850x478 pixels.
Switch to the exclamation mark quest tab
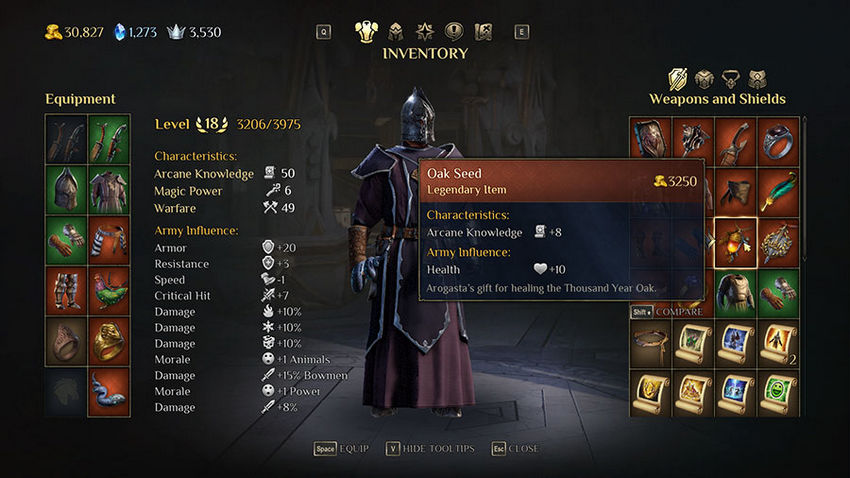click(454, 32)
